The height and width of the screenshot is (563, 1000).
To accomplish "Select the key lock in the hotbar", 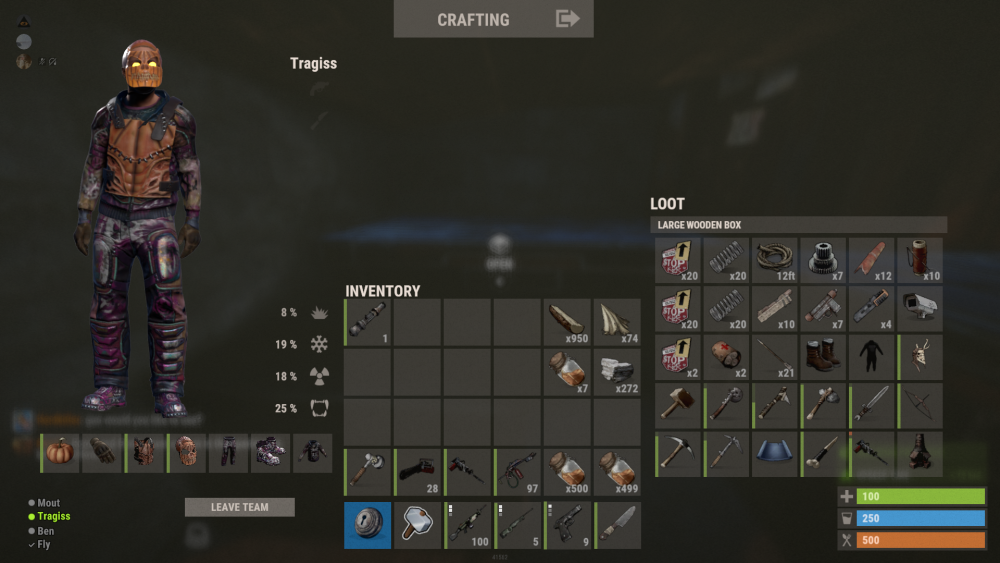I will (368, 525).
